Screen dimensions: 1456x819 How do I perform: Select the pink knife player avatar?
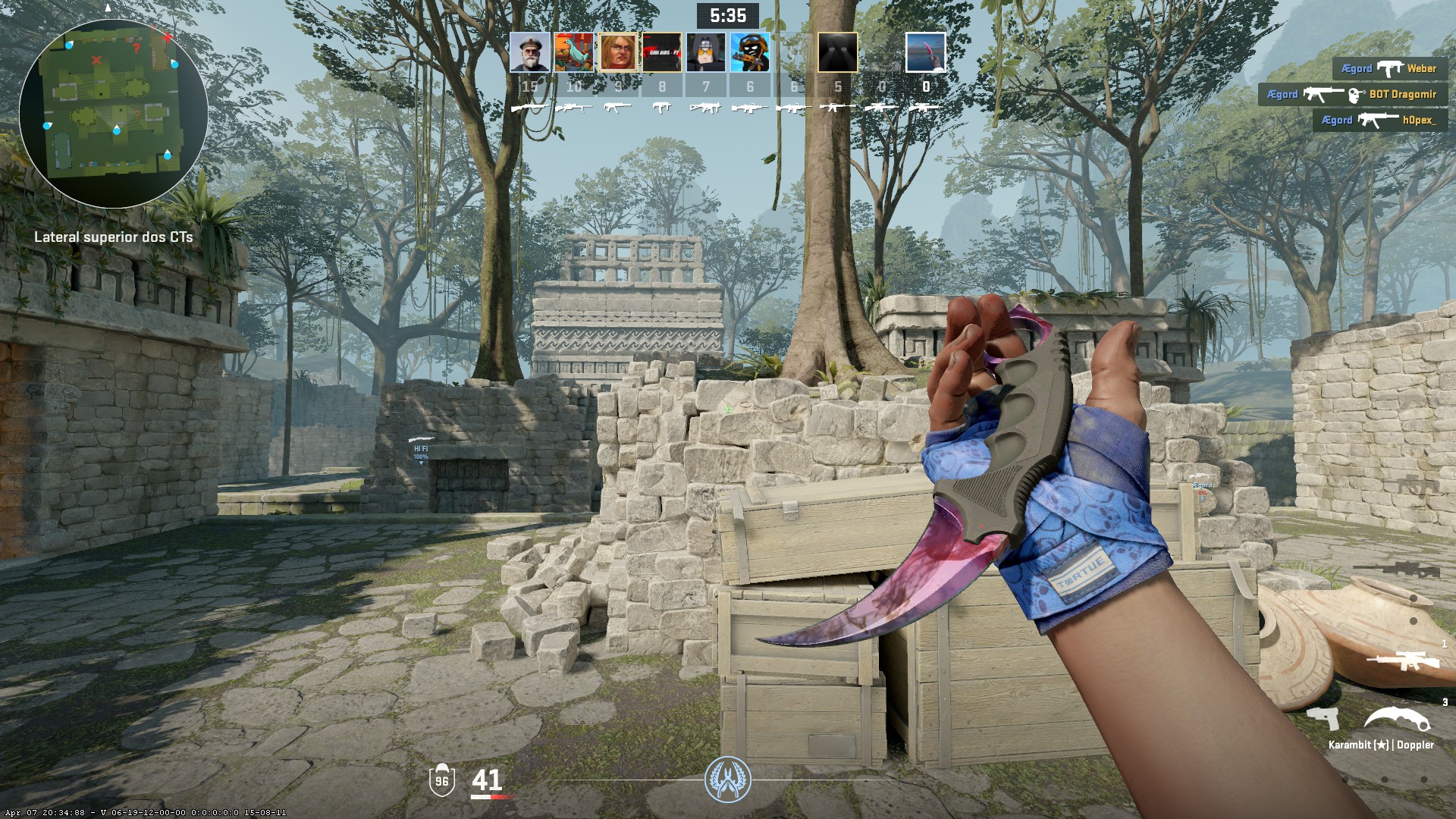pos(925,52)
